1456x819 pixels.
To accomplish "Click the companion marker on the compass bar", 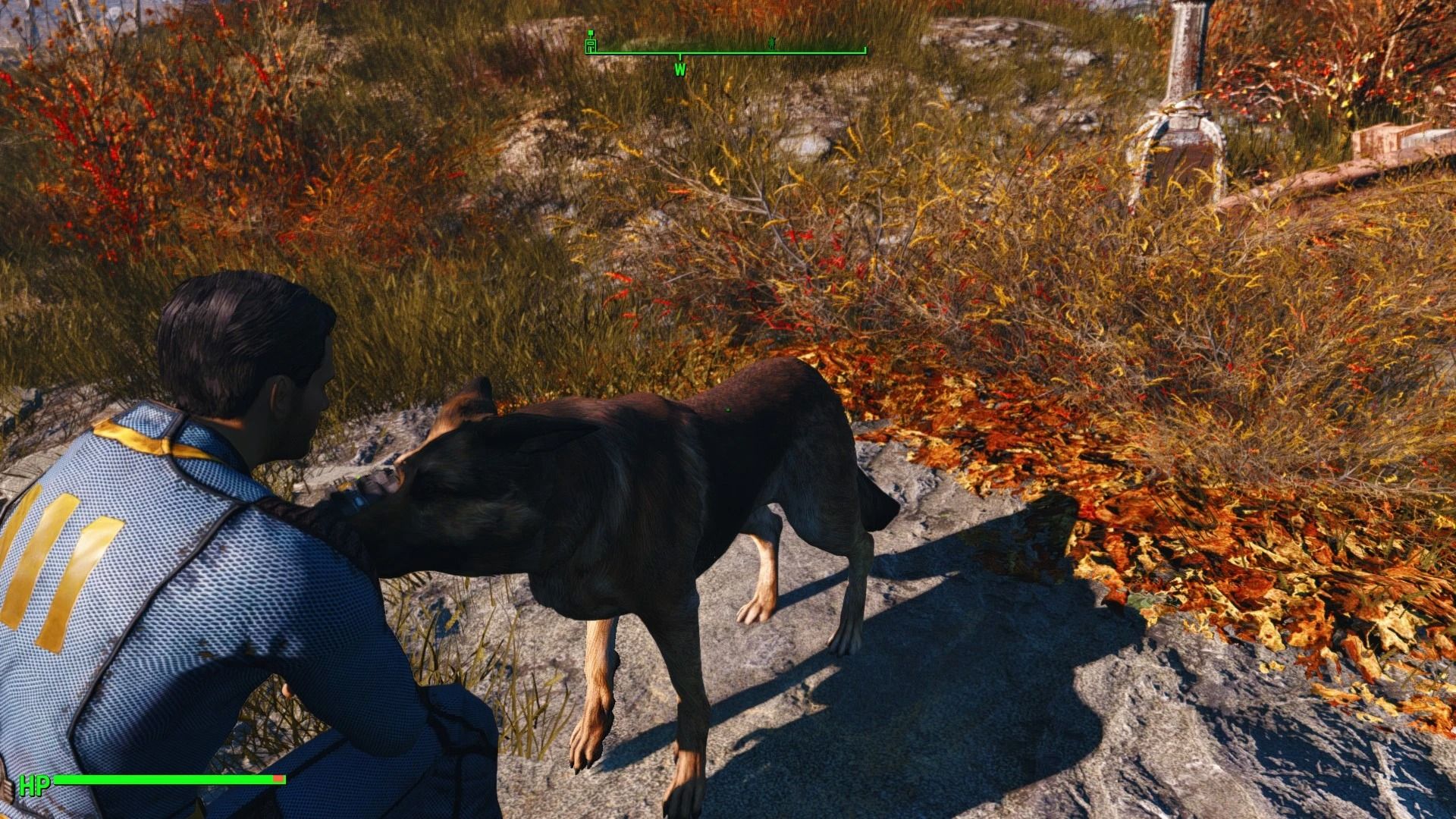I will pyautogui.click(x=771, y=44).
